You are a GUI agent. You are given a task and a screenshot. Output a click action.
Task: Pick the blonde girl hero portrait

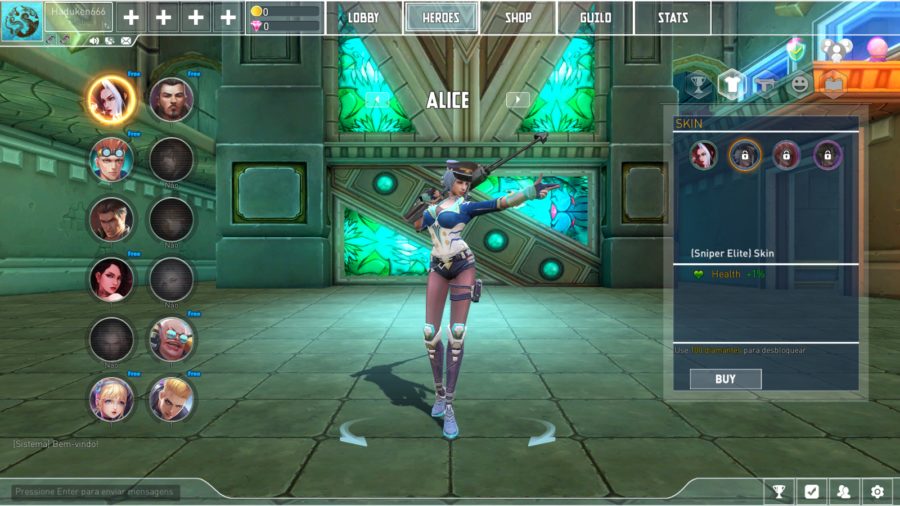click(x=110, y=399)
